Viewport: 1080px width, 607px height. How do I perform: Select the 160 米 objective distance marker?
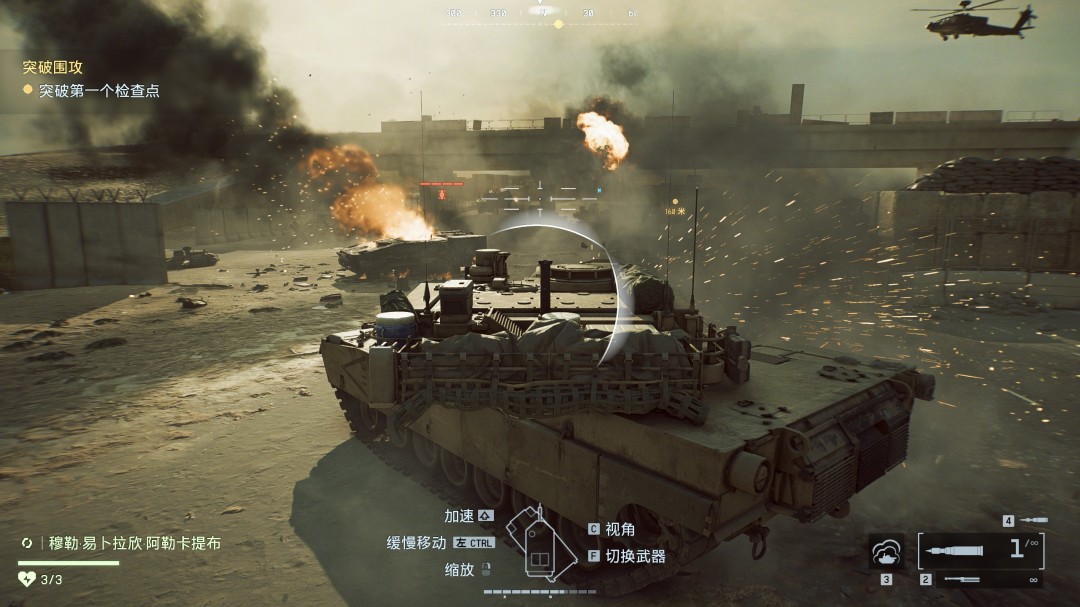click(x=677, y=212)
